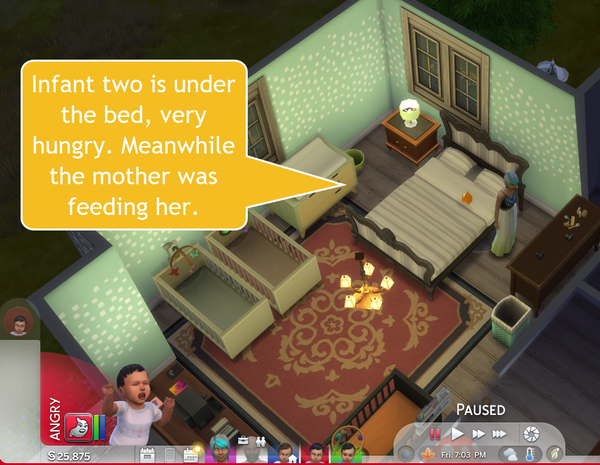Resume the game at normal play speed
The width and height of the screenshot is (600, 465).
coord(457,434)
